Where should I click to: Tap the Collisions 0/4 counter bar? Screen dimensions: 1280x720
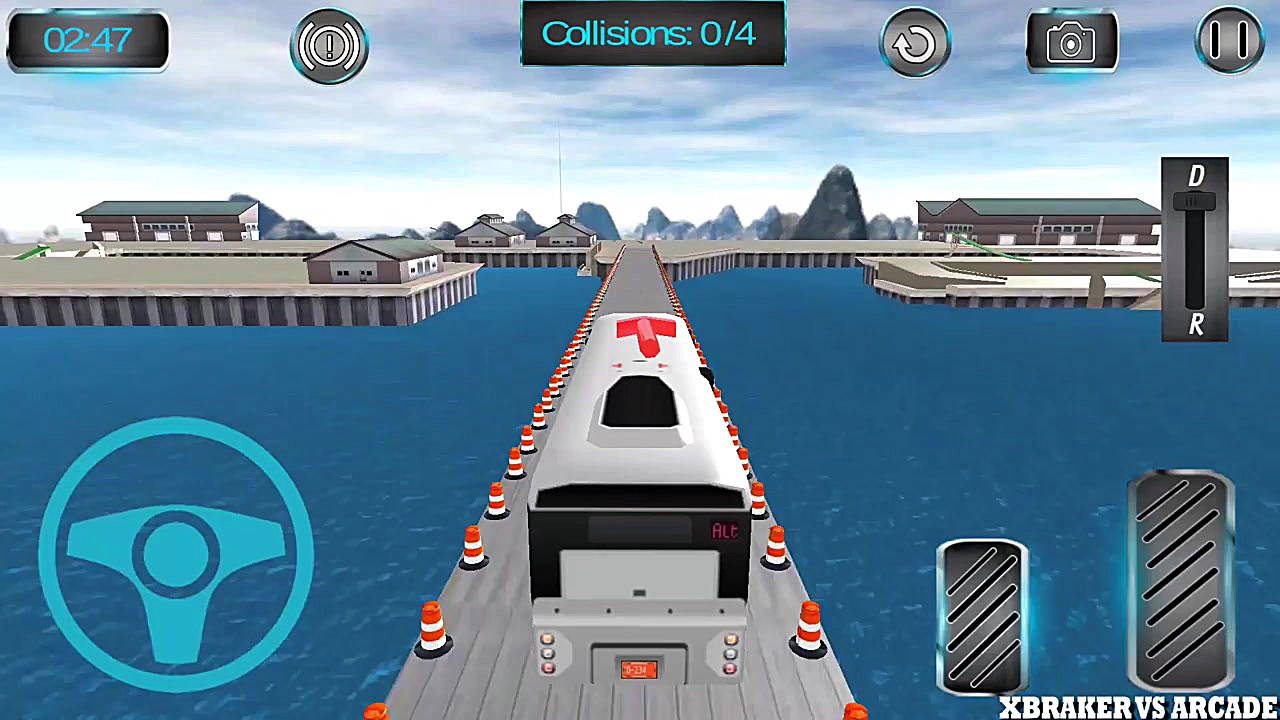(653, 33)
